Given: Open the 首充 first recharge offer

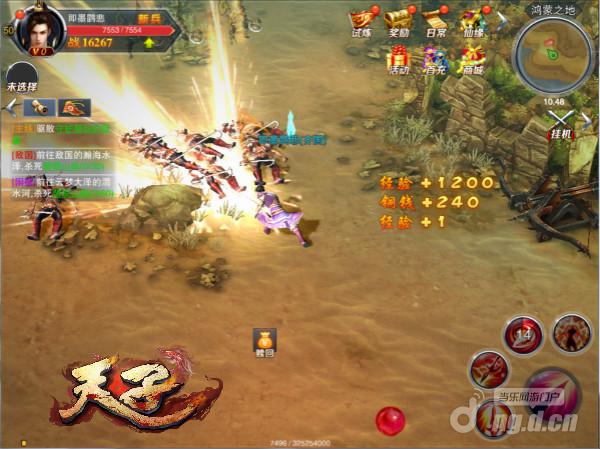Looking at the screenshot, I should [435, 58].
